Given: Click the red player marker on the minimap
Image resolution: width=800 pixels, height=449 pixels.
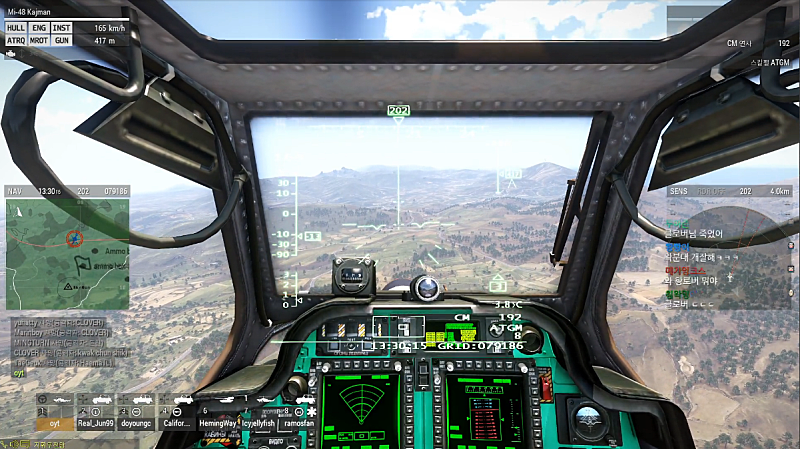Looking at the screenshot, I should point(73,238).
